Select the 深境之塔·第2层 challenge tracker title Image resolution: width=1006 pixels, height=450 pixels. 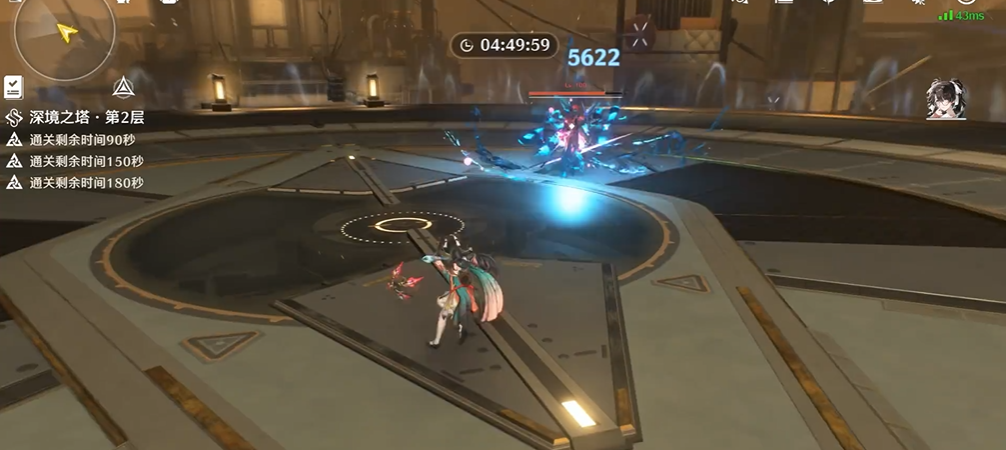[87, 118]
